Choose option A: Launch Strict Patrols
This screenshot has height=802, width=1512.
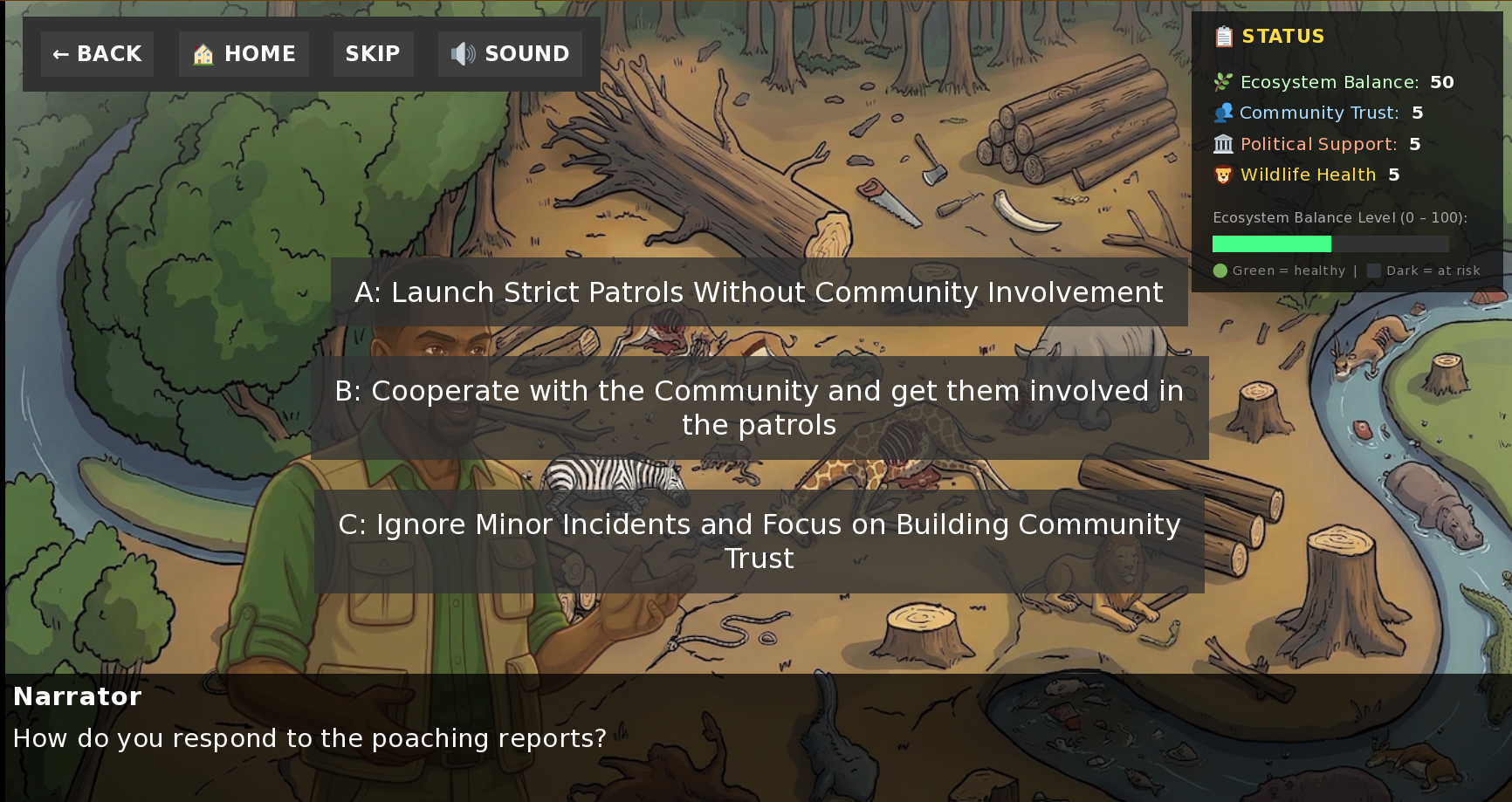[x=758, y=291]
